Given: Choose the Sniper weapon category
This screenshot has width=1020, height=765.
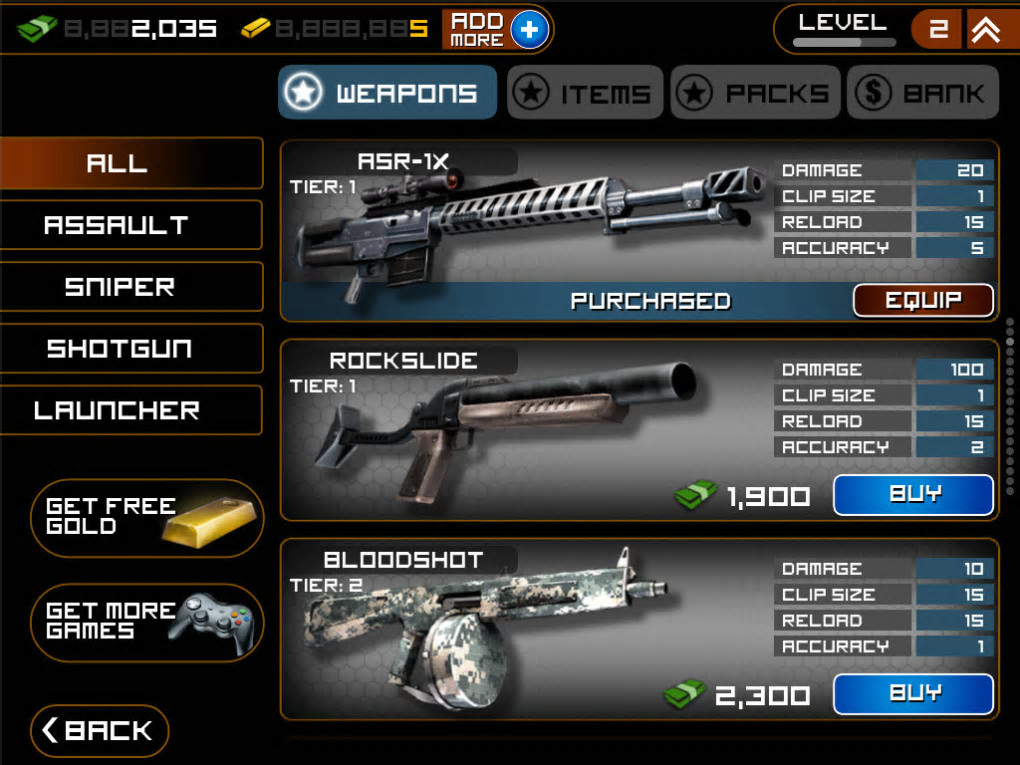Looking at the screenshot, I should pos(131,287).
